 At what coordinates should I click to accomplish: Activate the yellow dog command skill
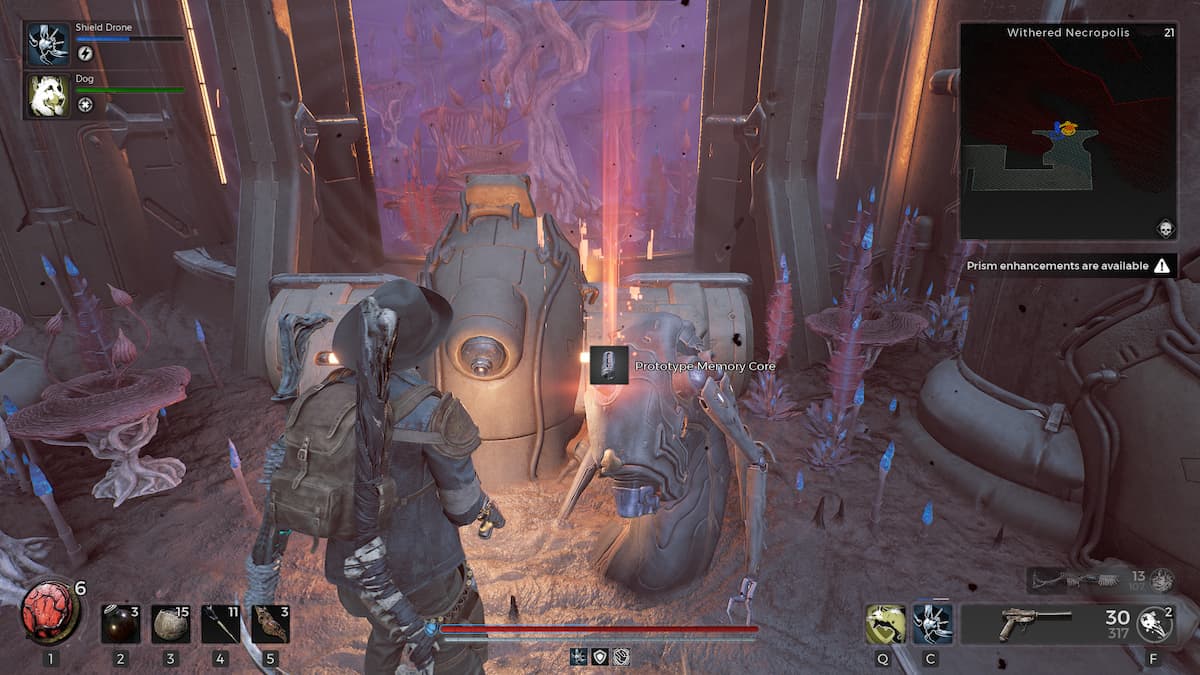point(885,624)
